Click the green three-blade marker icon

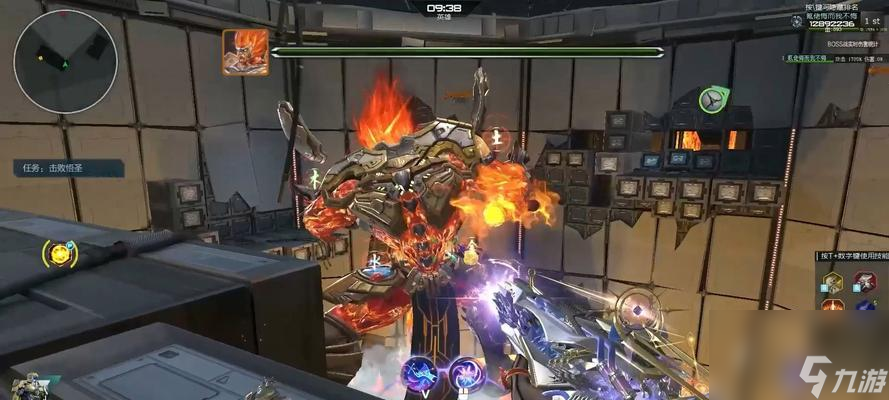(x=713, y=98)
